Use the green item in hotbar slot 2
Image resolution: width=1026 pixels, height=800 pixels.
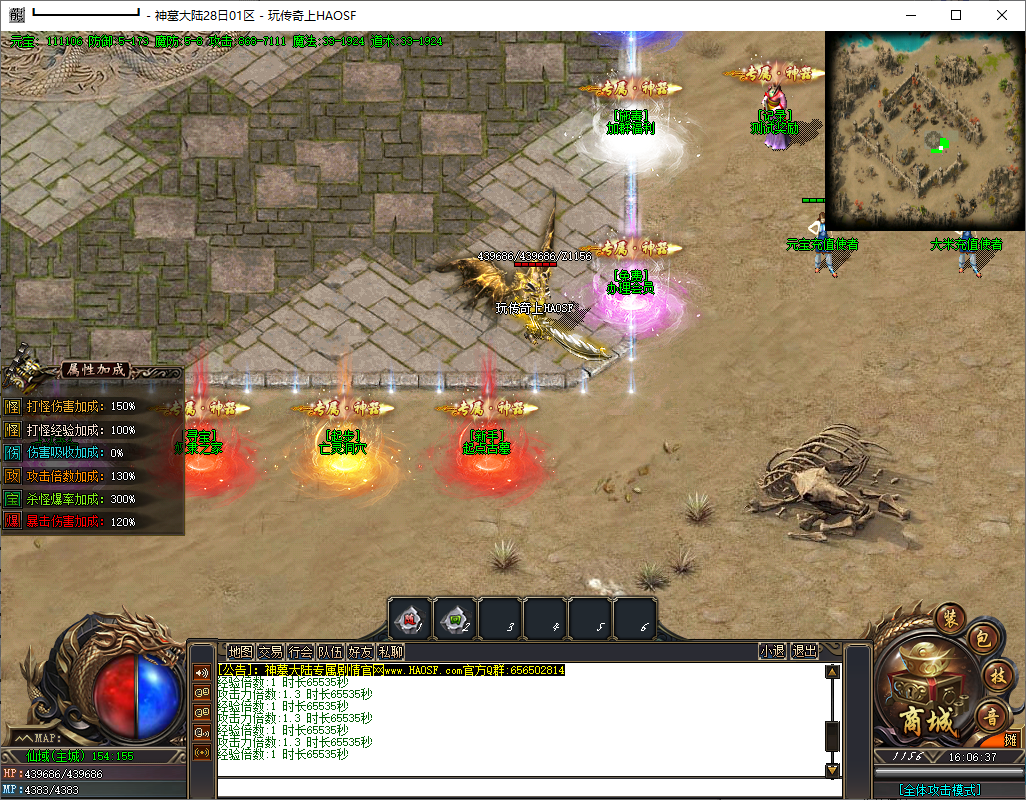(x=455, y=620)
